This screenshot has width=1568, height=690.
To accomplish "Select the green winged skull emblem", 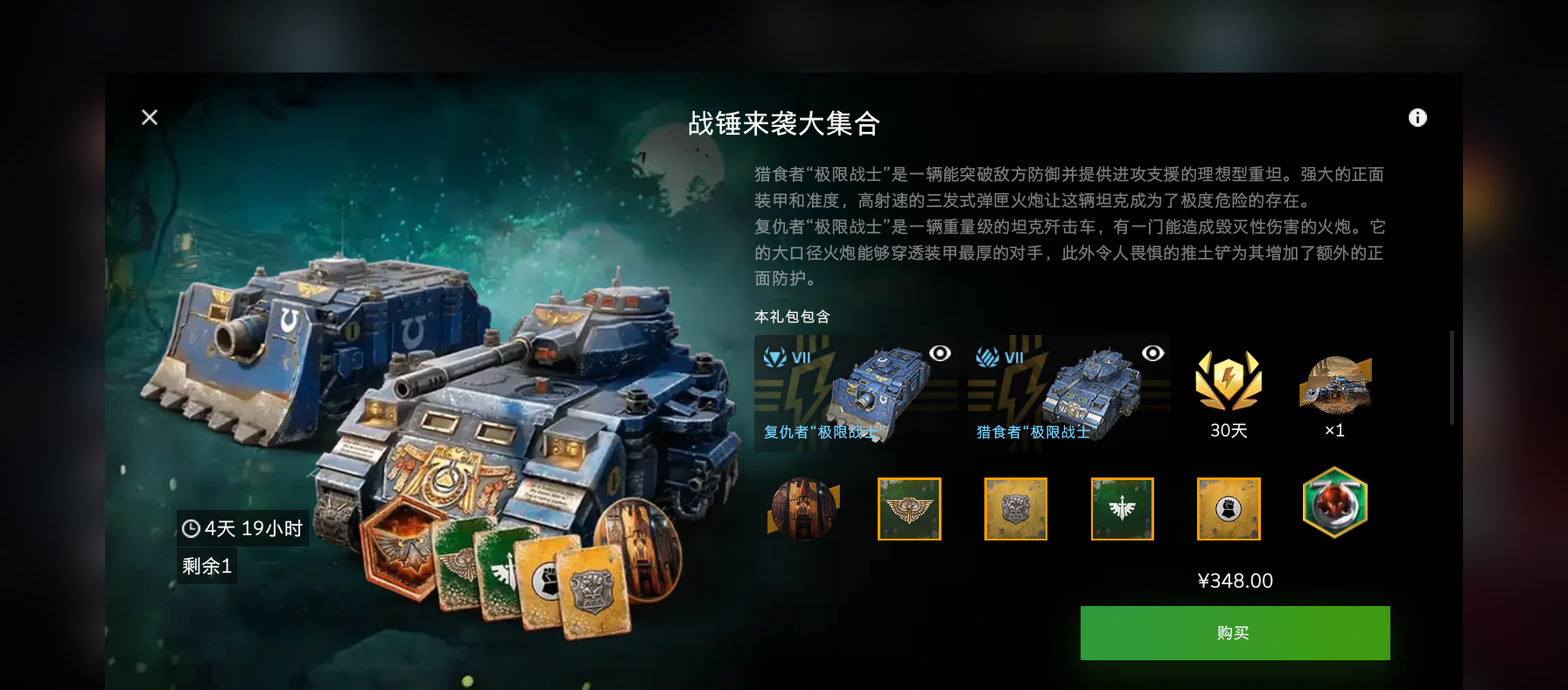I will tap(909, 509).
